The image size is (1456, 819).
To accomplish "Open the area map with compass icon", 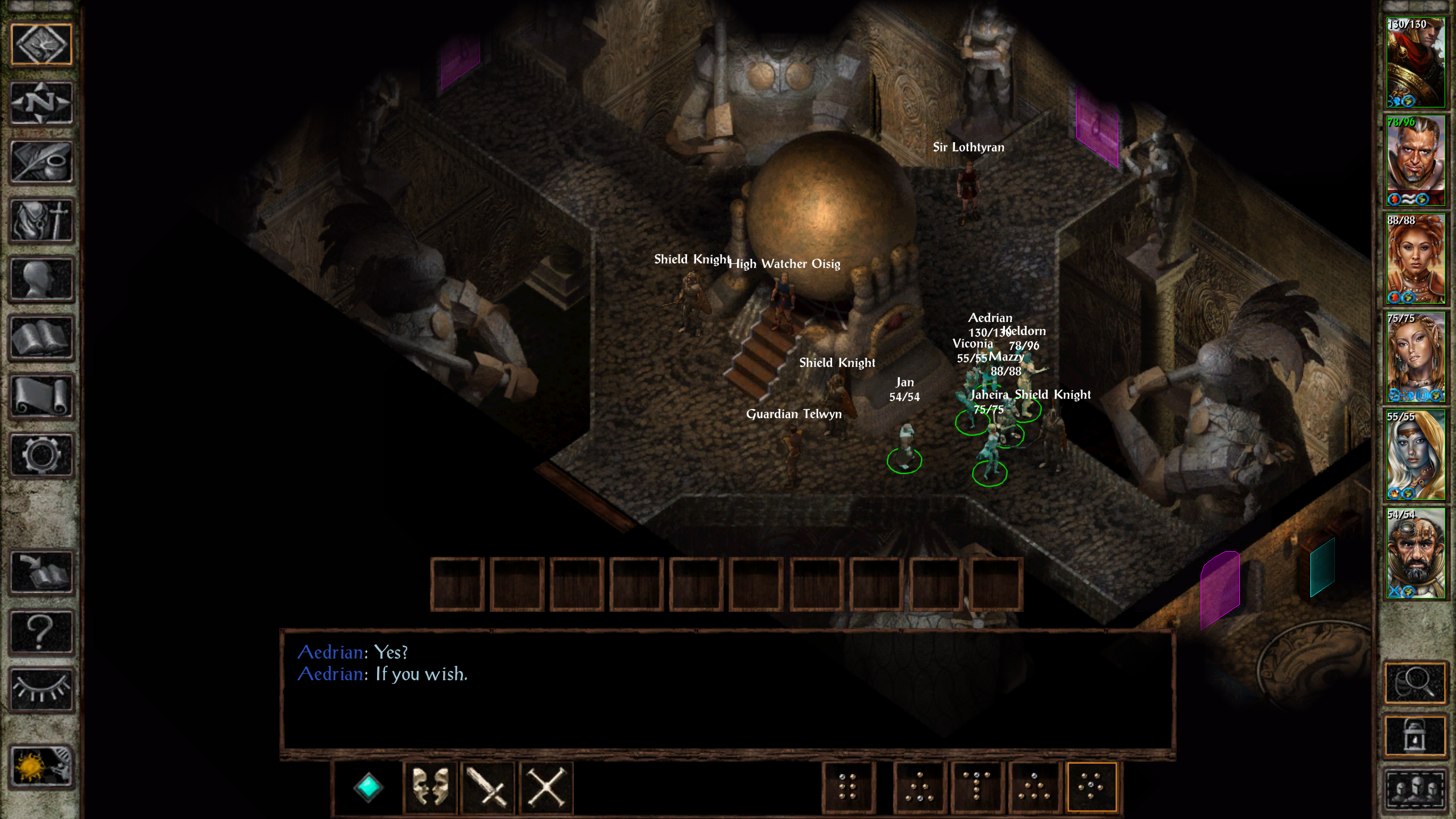I will (x=42, y=103).
